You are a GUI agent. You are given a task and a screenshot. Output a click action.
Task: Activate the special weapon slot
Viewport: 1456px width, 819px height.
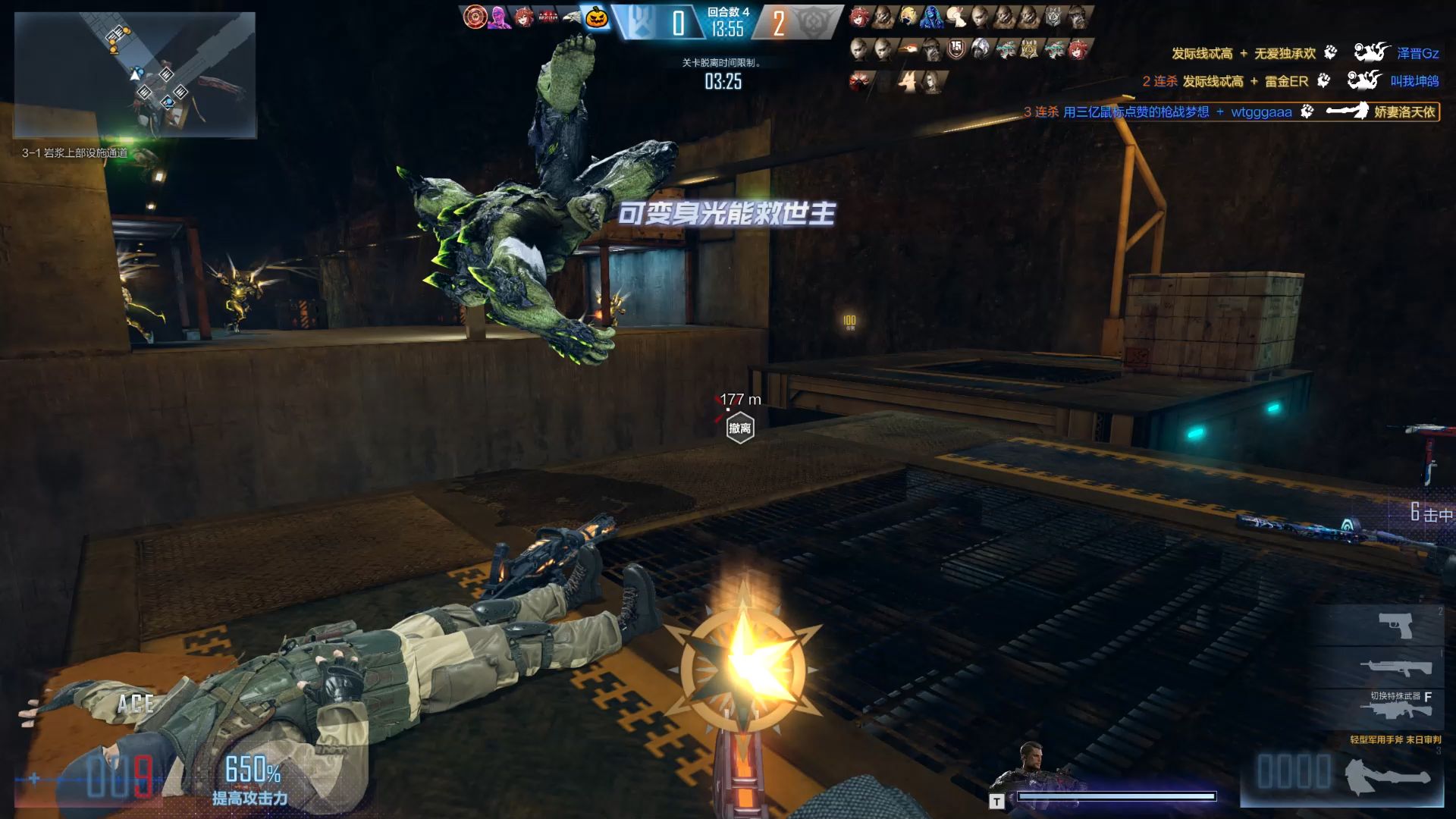click(1397, 711)
